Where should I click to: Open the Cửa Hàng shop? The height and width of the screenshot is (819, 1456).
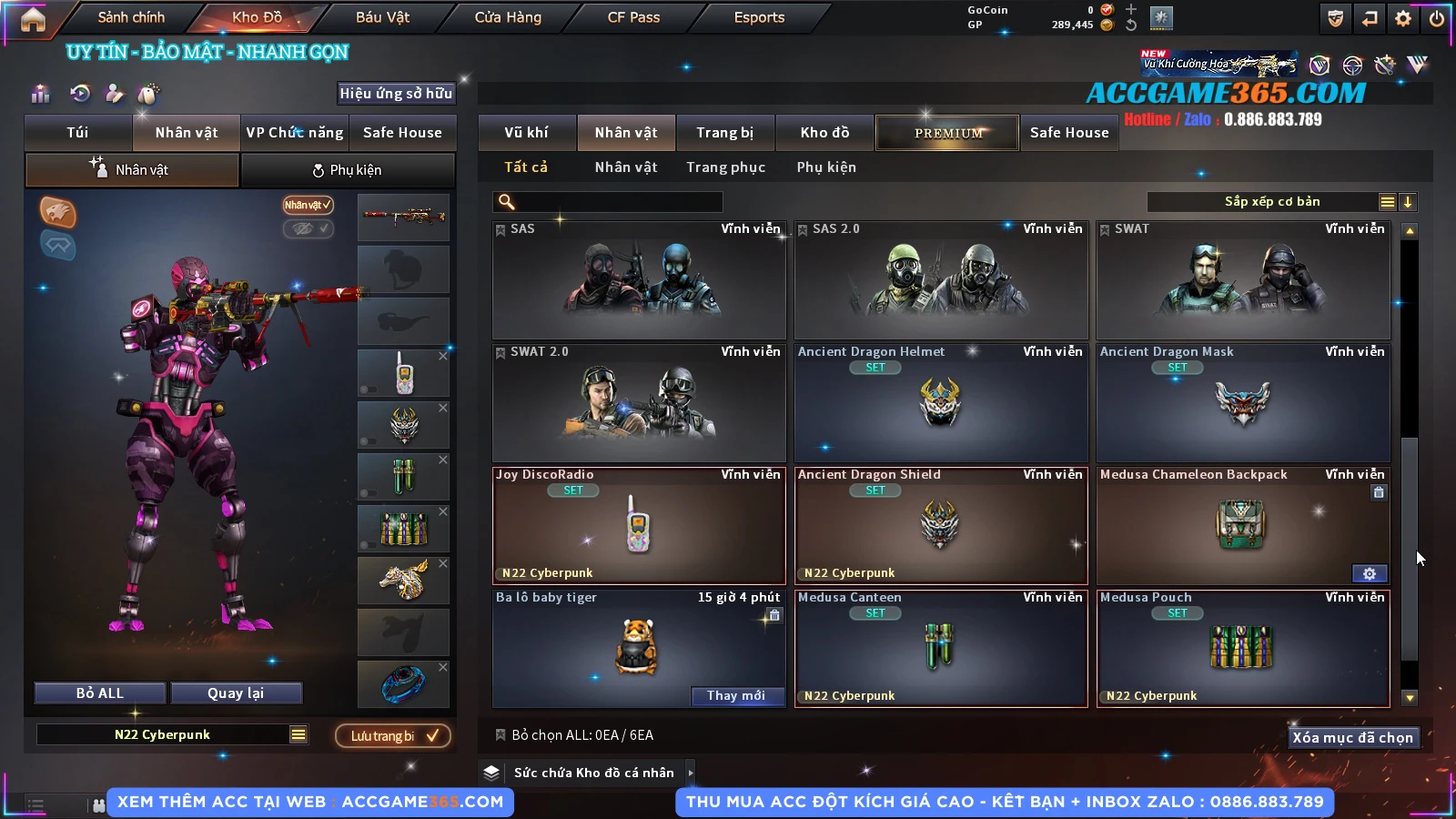pos(508,17)
